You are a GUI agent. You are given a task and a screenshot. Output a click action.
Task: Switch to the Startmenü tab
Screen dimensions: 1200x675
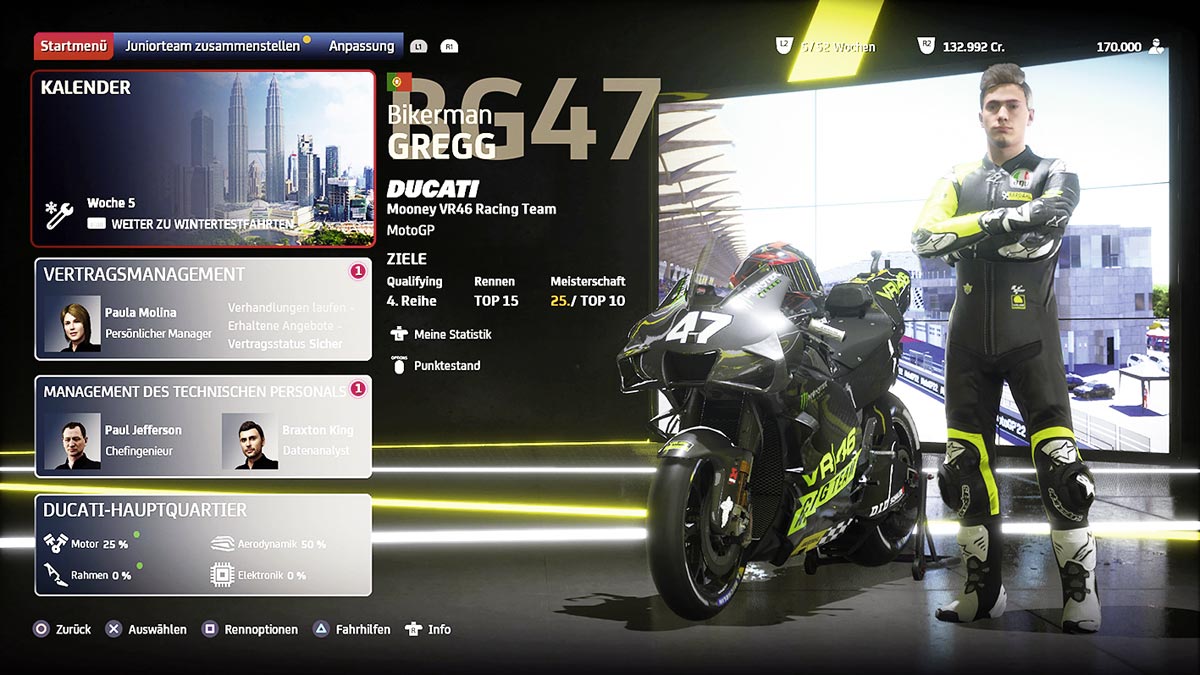pyautogui.click(x=74, y=46)
